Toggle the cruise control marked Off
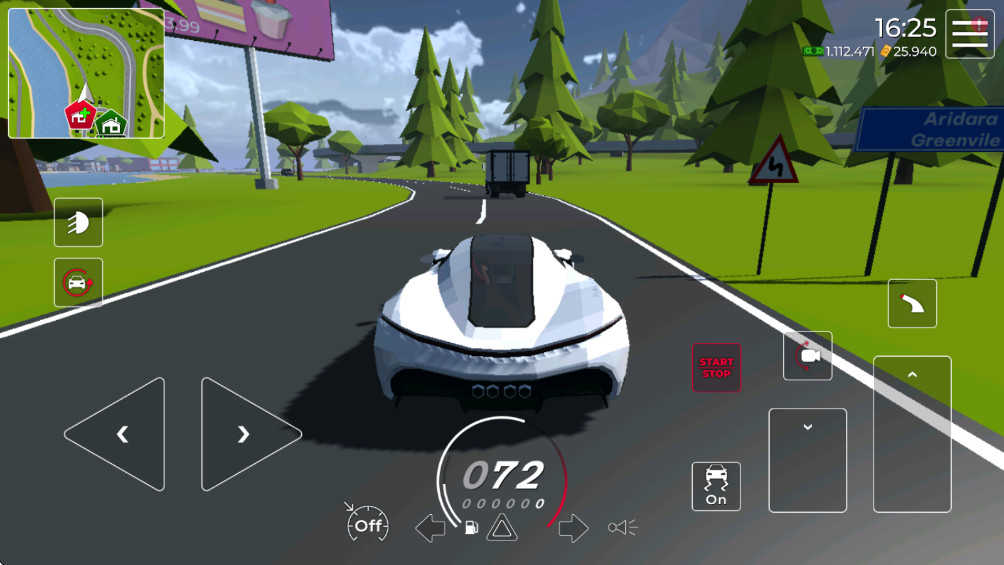The width and height of the screenshot is (1004, 565). (x=367, y=524)
